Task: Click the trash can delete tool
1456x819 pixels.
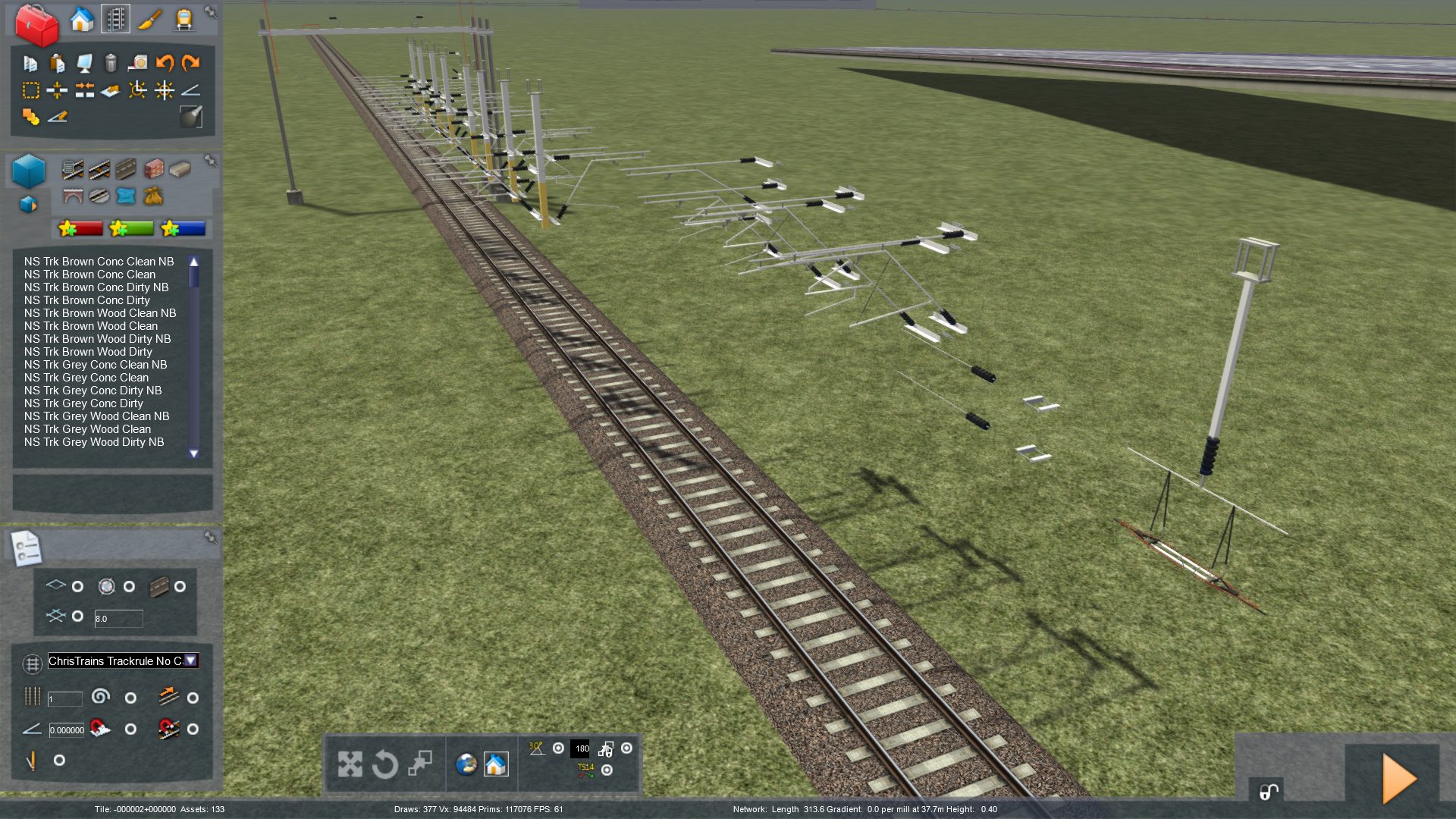Action: (x=111, y=63)
